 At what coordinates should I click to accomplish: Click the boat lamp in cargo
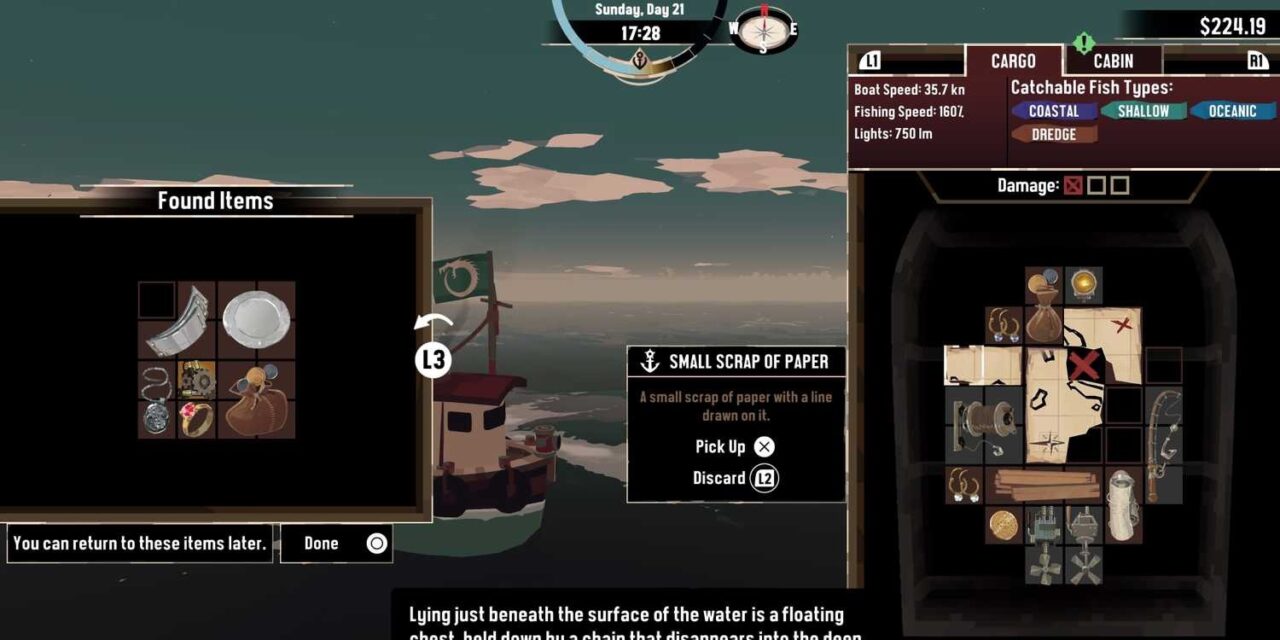[x=1083, y=286]
